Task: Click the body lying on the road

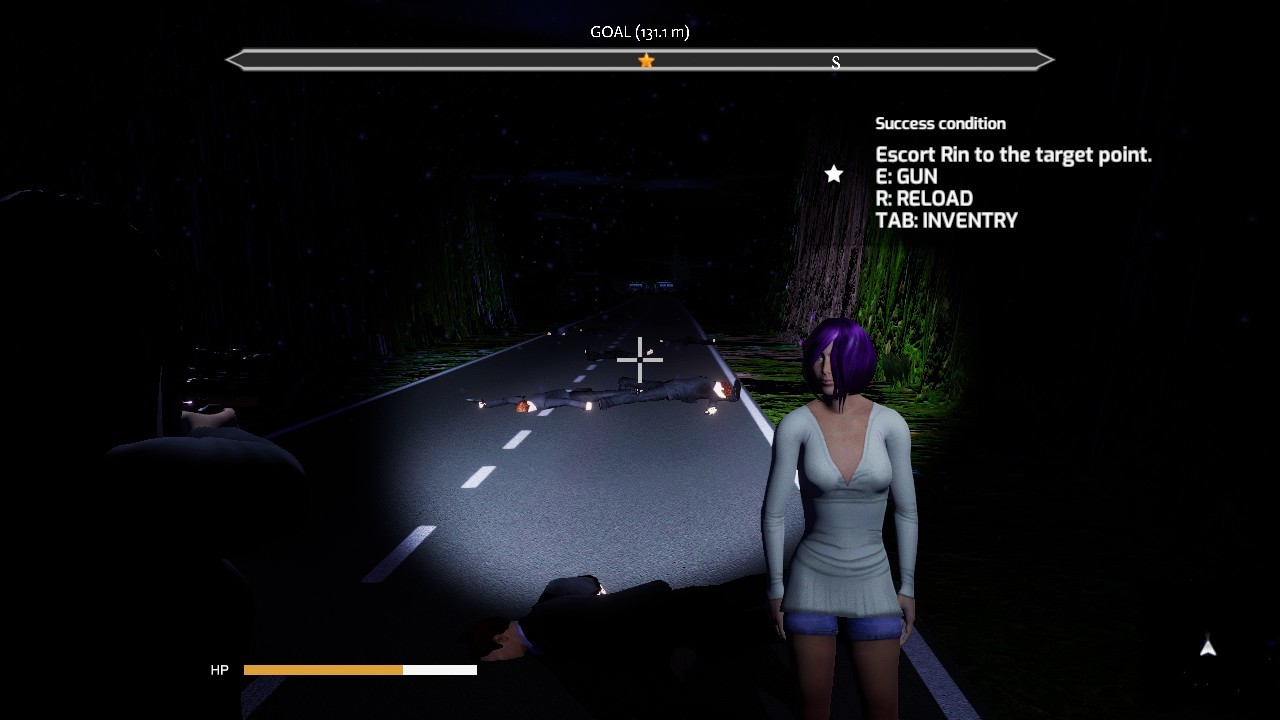Action: point(600,395)
